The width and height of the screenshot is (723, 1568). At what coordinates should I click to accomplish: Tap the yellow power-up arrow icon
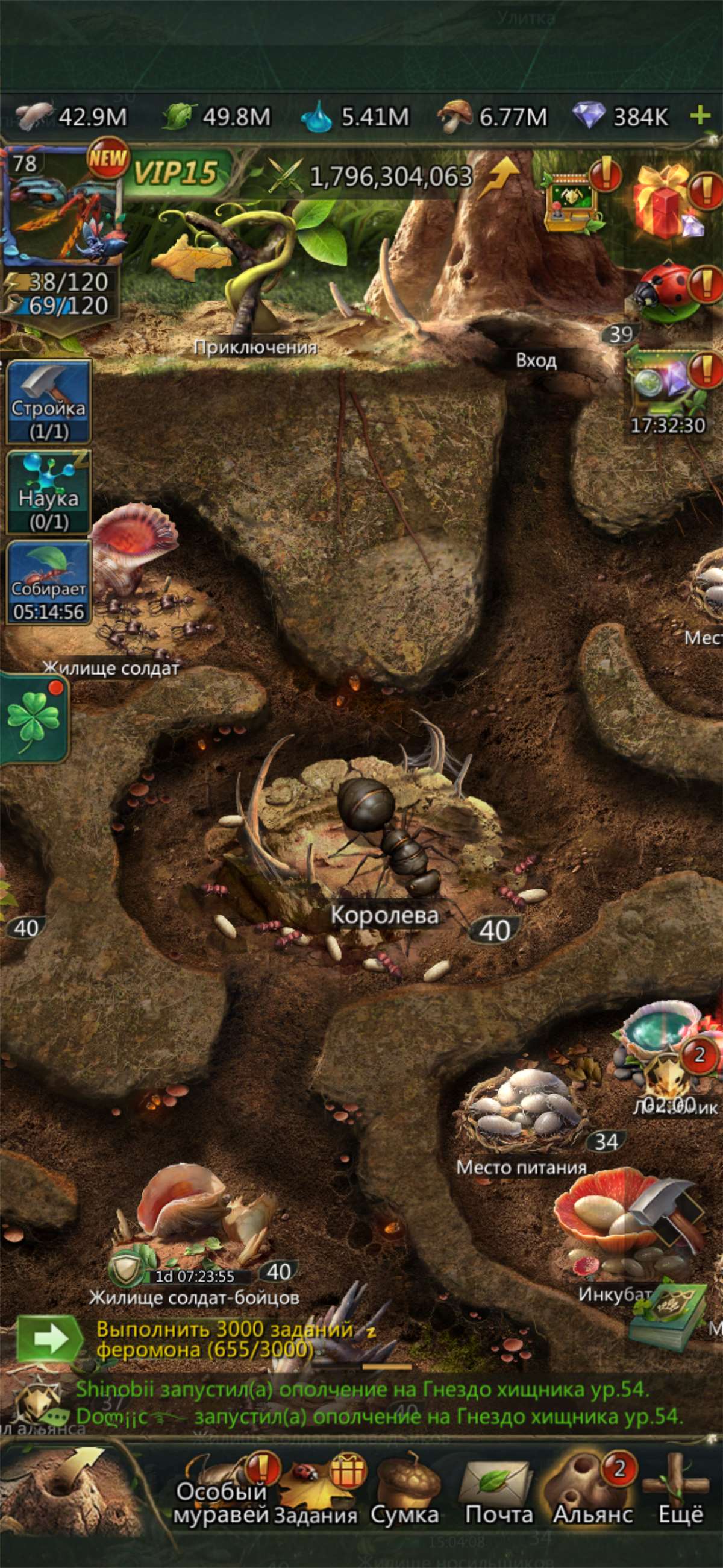[499, 177]
